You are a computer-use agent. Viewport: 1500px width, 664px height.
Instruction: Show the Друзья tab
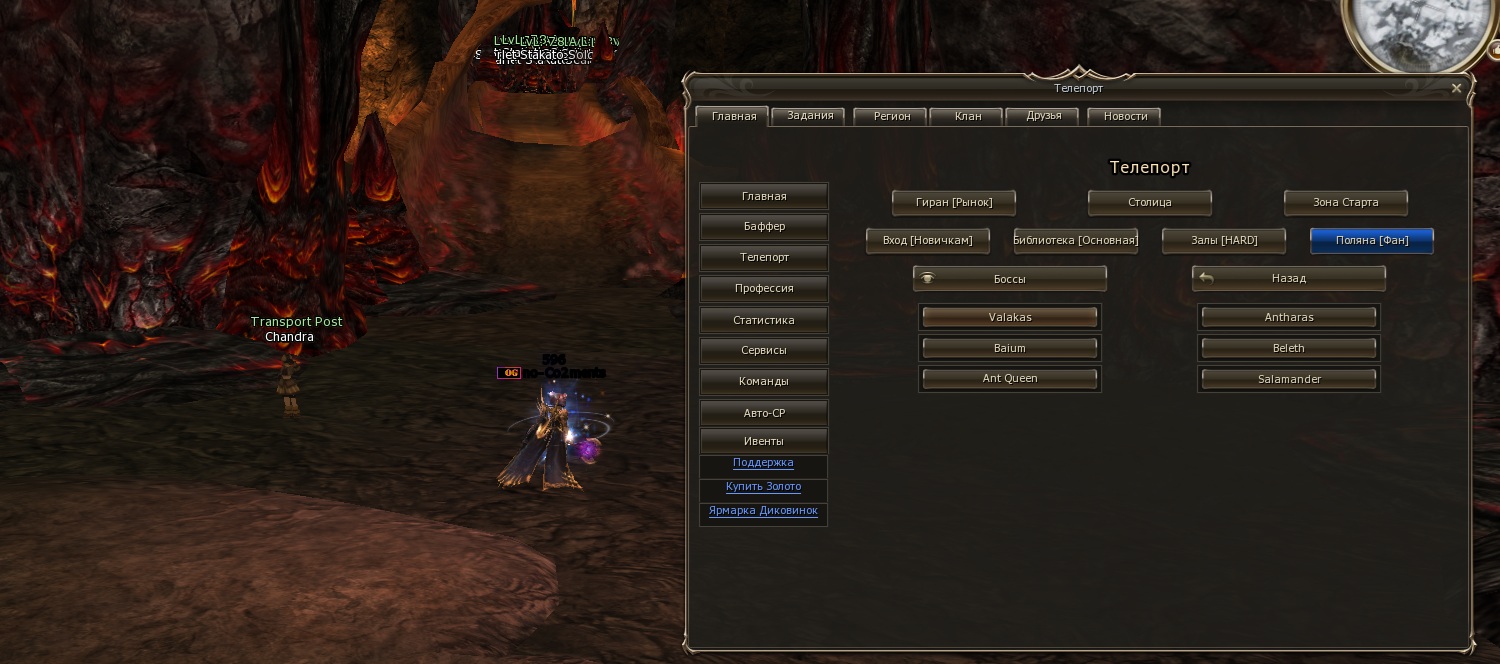[x=1043, y=116]
